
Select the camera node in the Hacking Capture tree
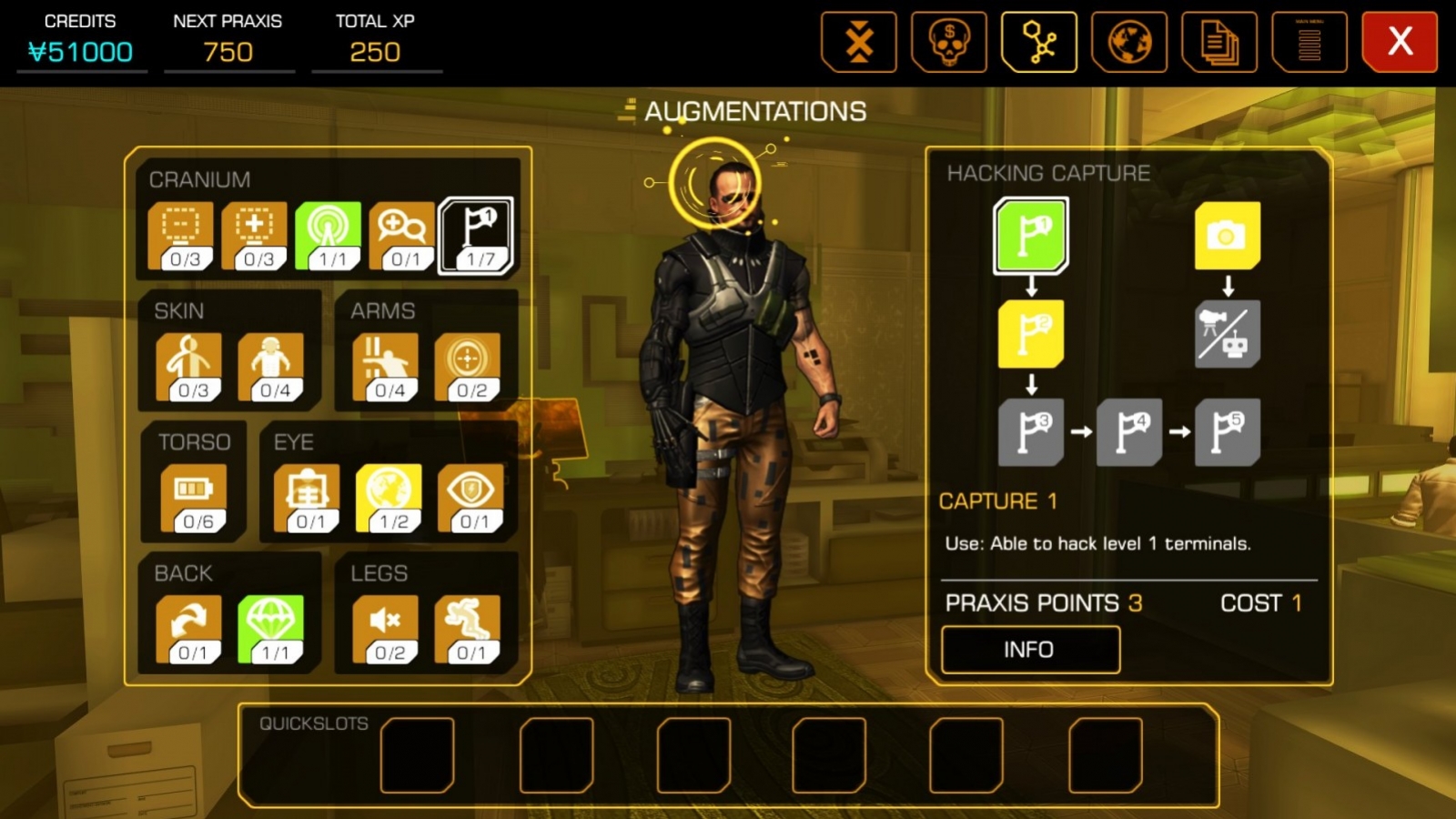point(1228,237)
